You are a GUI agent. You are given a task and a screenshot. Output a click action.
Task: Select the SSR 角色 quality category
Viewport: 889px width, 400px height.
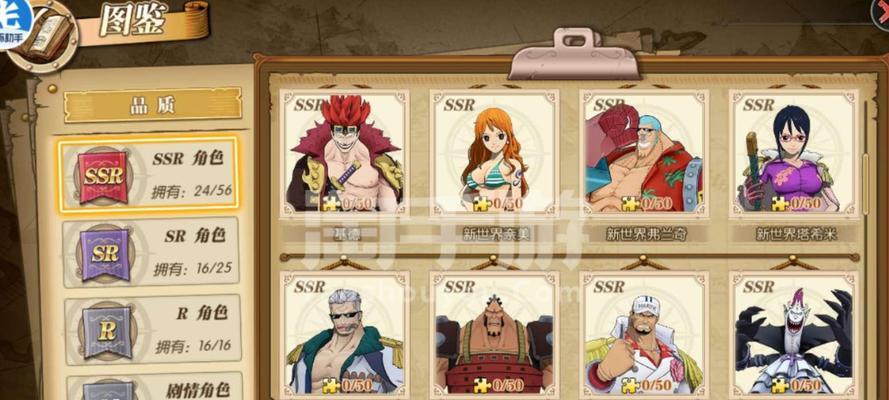[x=148, y=174]
